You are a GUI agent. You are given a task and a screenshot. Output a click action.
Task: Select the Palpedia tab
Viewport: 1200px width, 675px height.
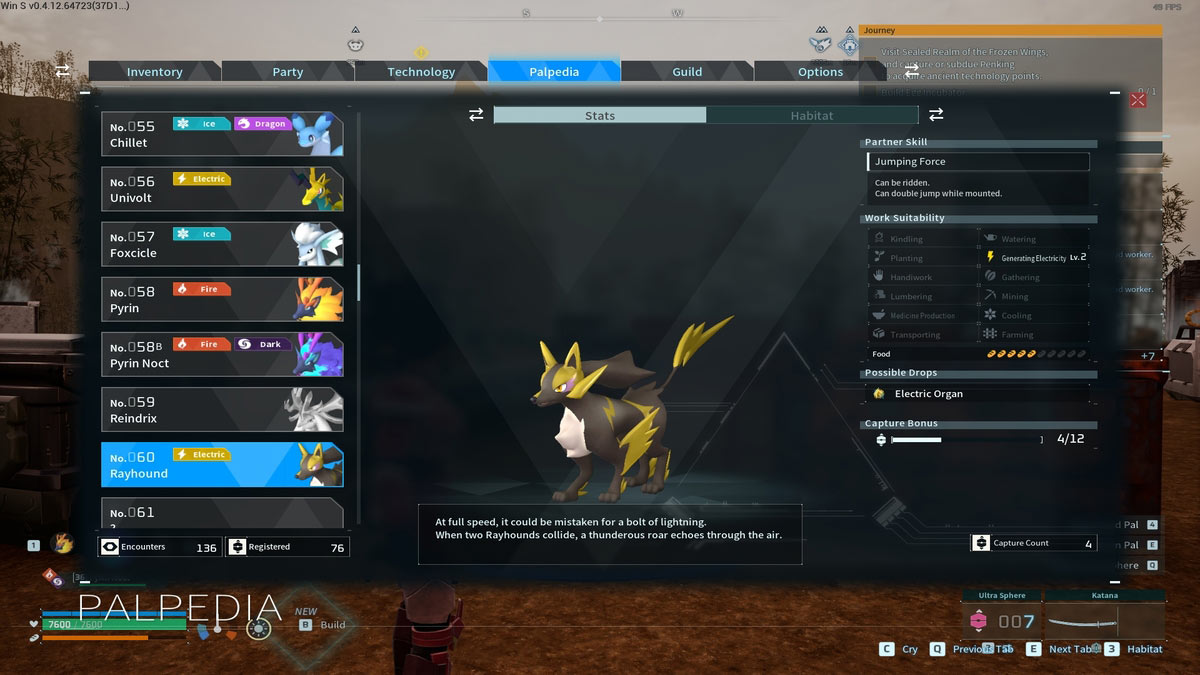554,72
